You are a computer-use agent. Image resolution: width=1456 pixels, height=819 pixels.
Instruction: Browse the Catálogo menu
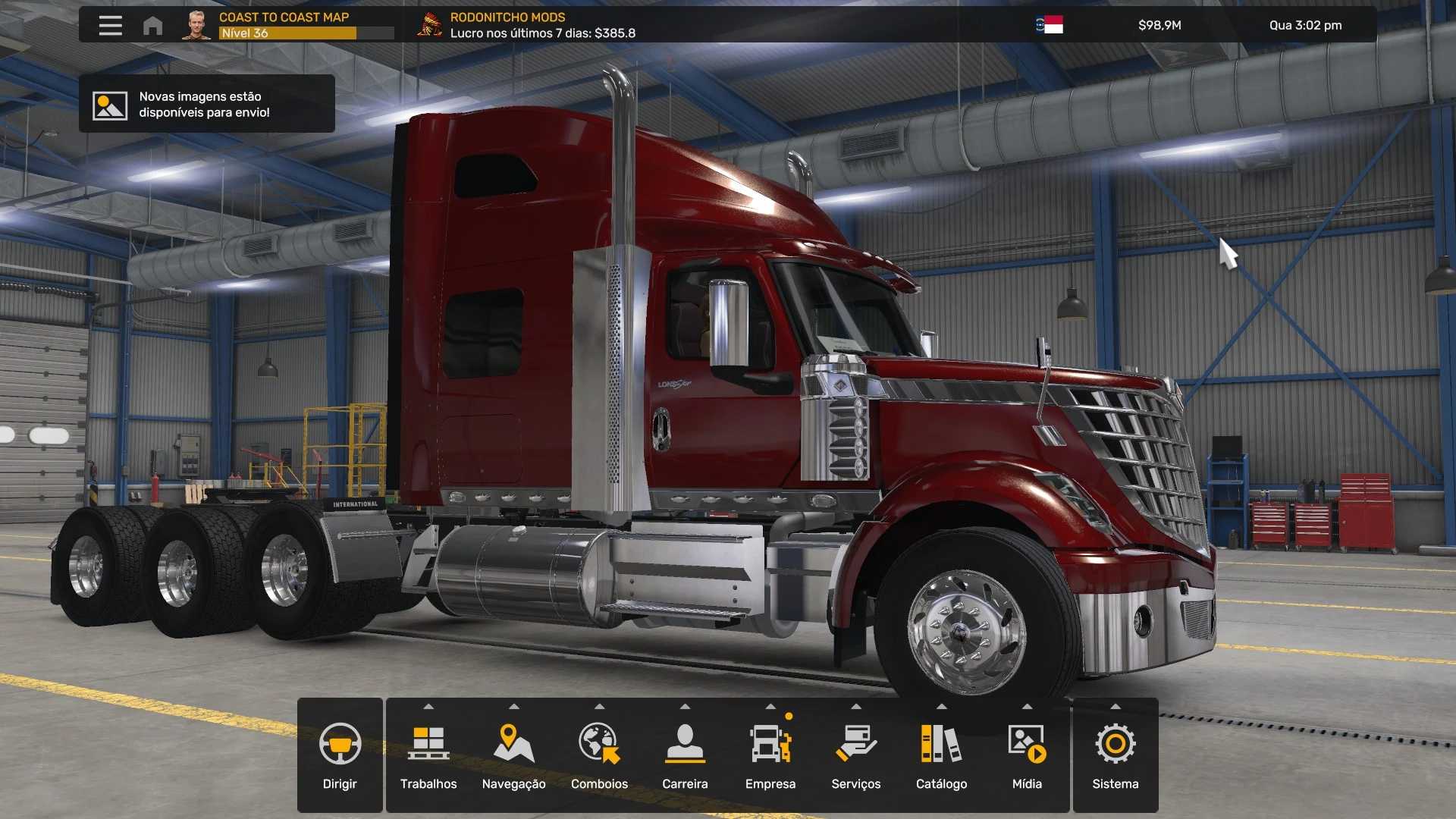click(x=941, y=755)
